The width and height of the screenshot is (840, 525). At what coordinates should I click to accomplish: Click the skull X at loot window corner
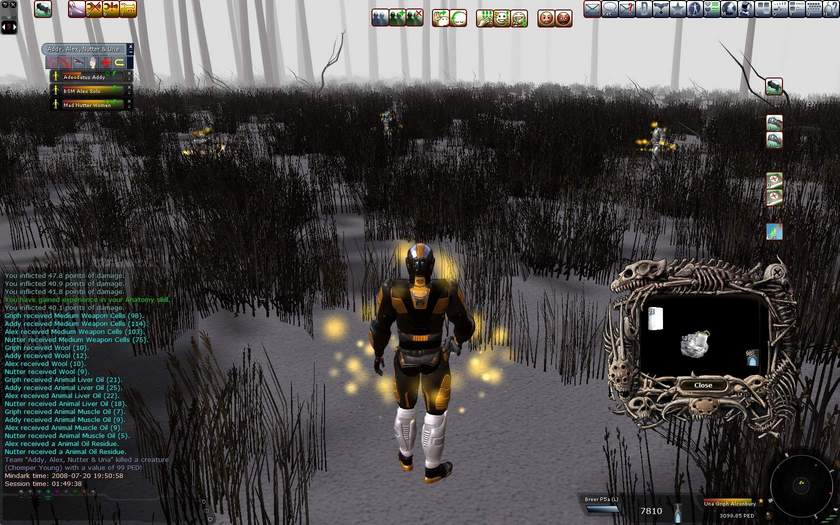pos(774,271)
